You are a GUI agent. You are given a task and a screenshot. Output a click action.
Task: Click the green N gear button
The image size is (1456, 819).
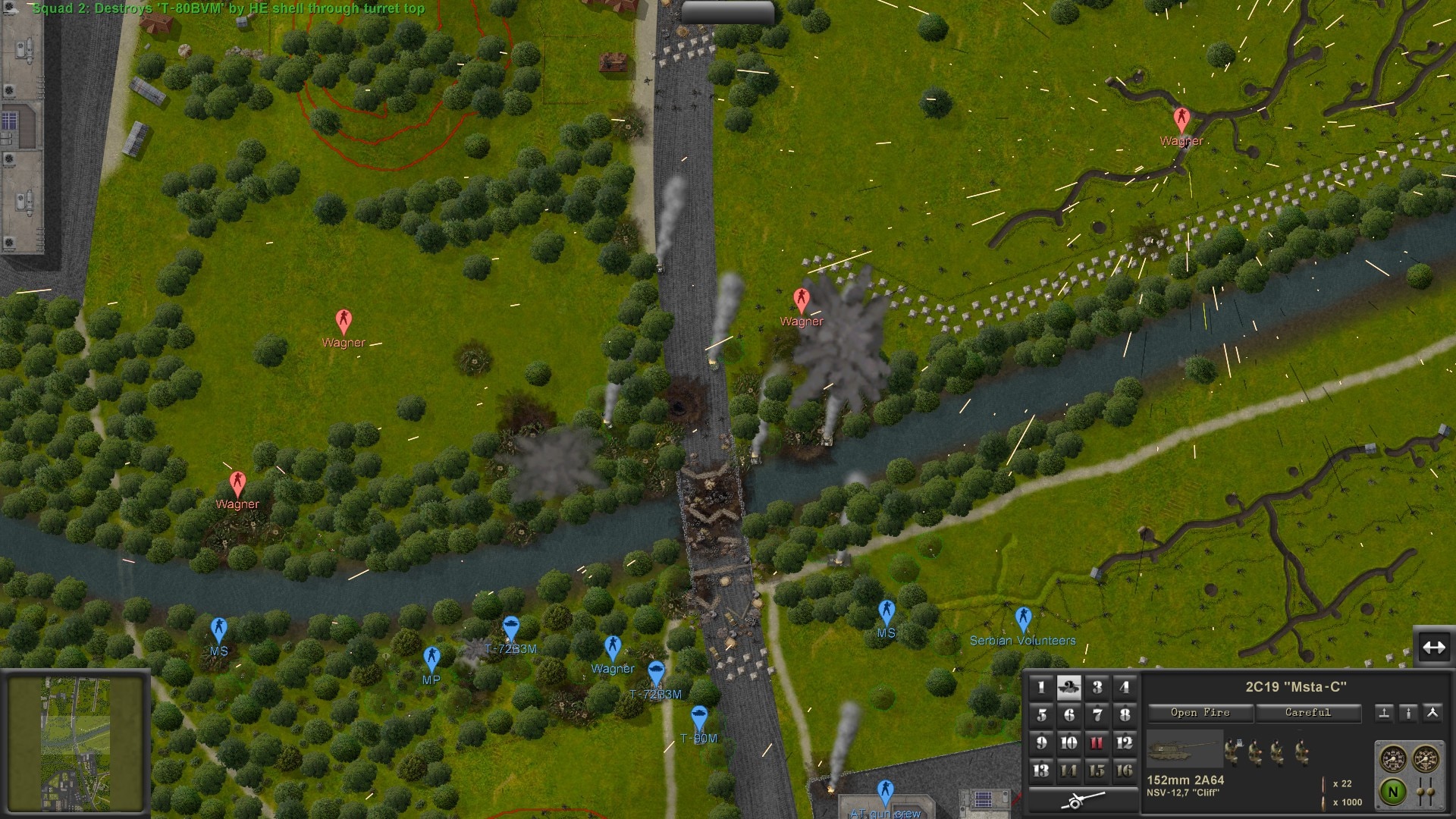point(1392,792)
